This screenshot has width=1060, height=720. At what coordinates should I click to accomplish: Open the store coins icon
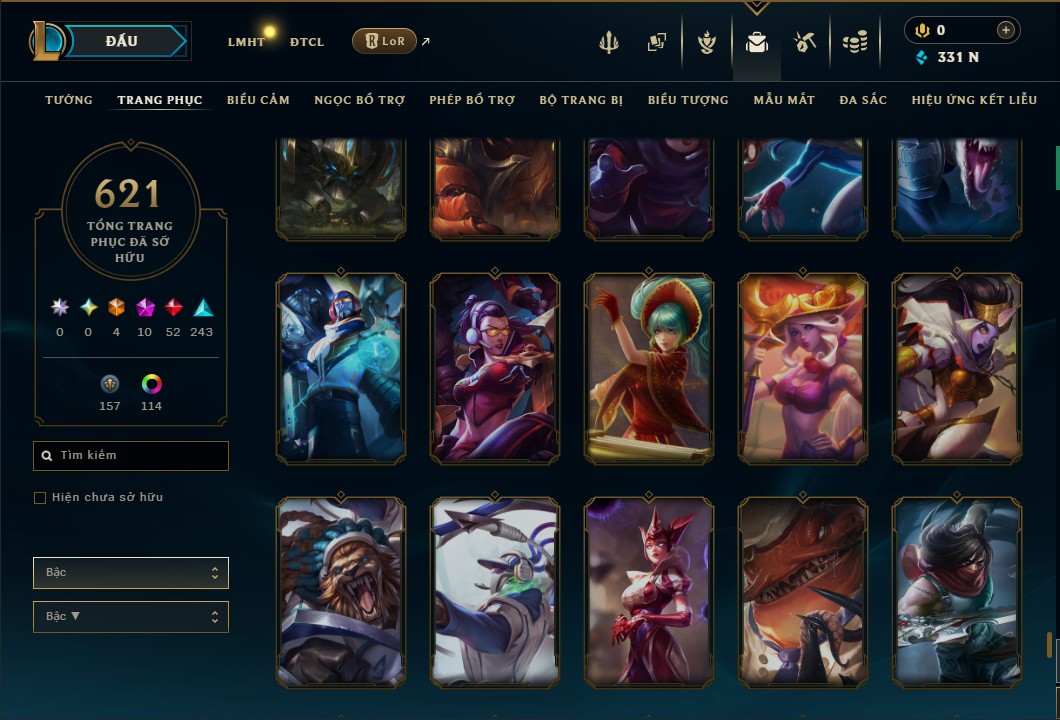(x=854, y=42)
